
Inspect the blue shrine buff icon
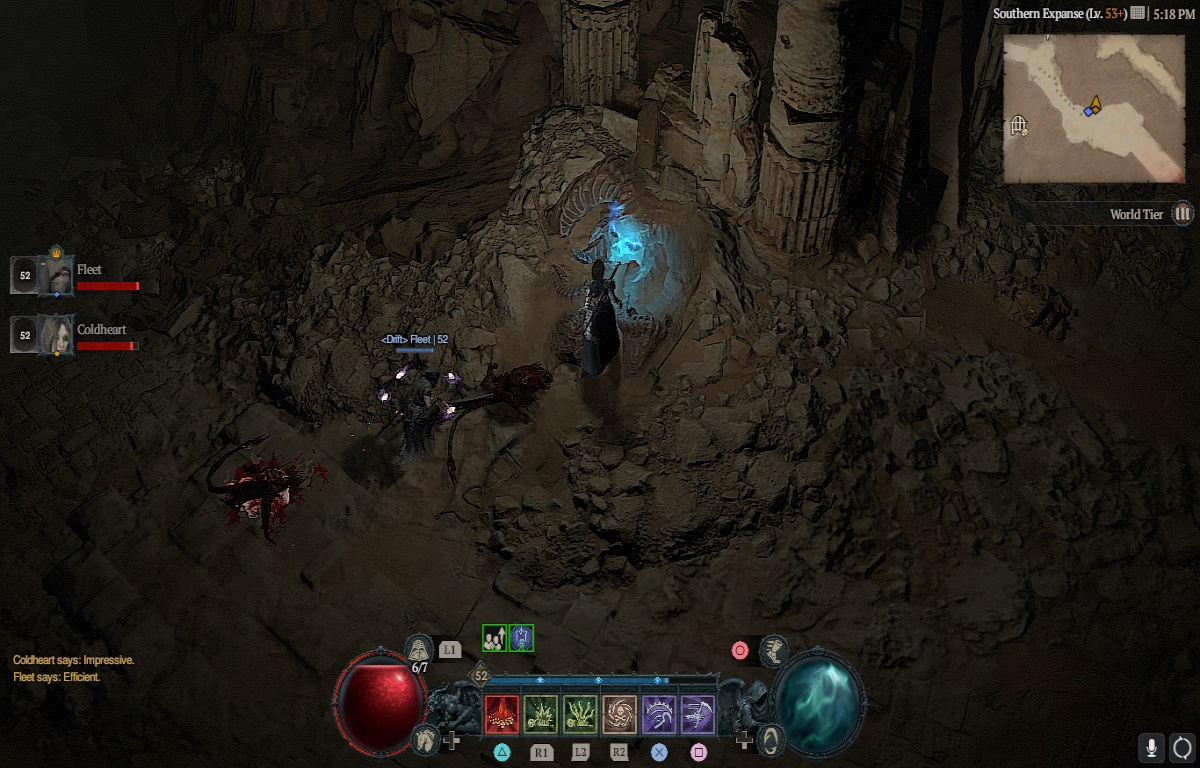[x=521, y=638]
